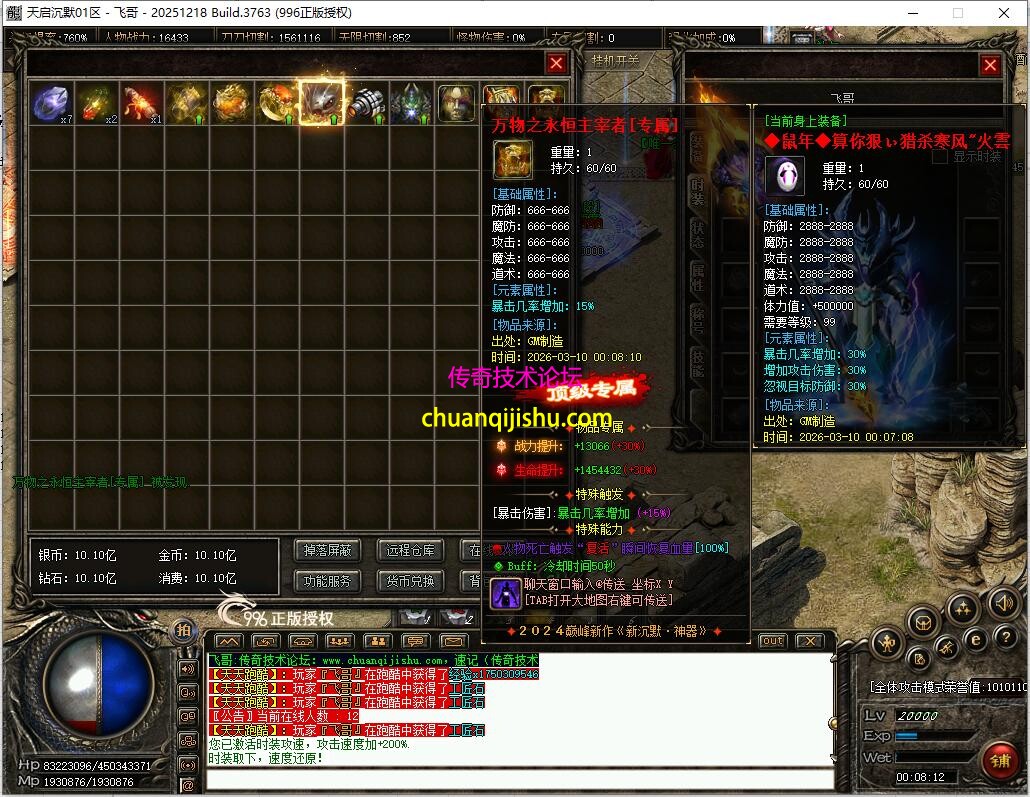This screenshot has width=1030, height=797.
Task: Select the highlighted silver mask item slot
Action: coord(321,102)
